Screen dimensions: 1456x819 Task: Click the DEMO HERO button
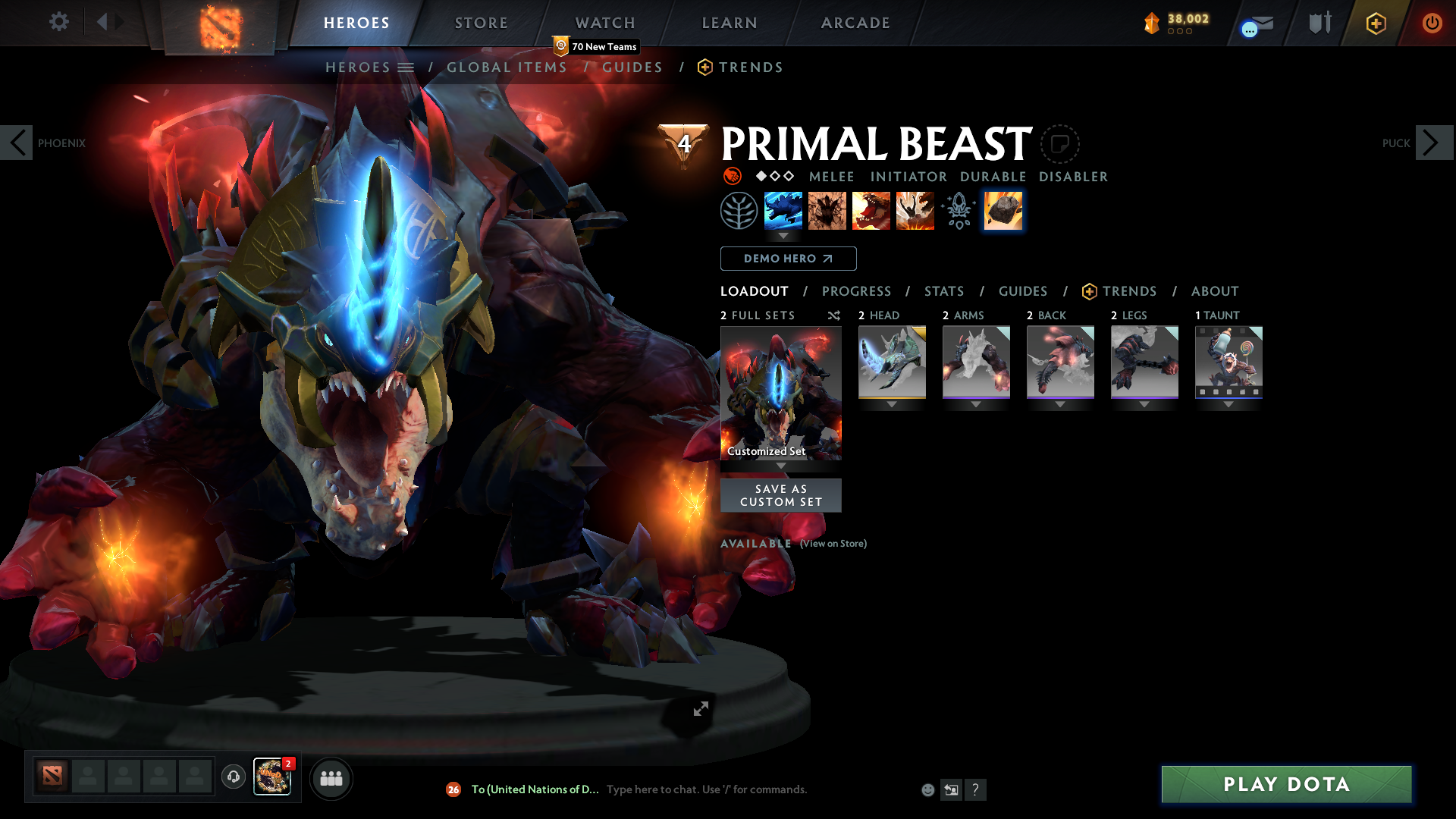pos(788,259)
